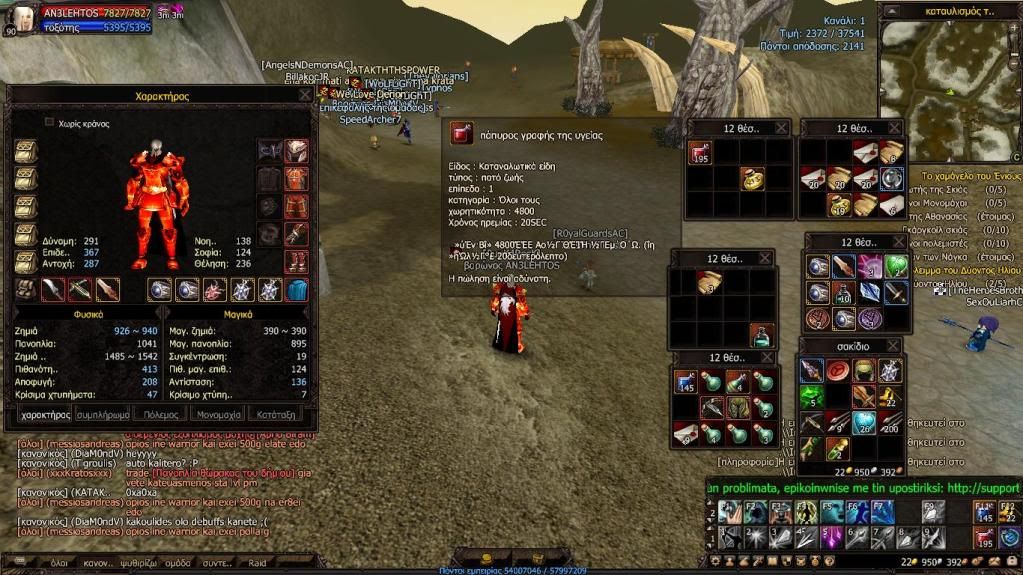Click the red chest armor equipment slot
The width and height of the screenshot is (1023, 575).
coord(296,179)
